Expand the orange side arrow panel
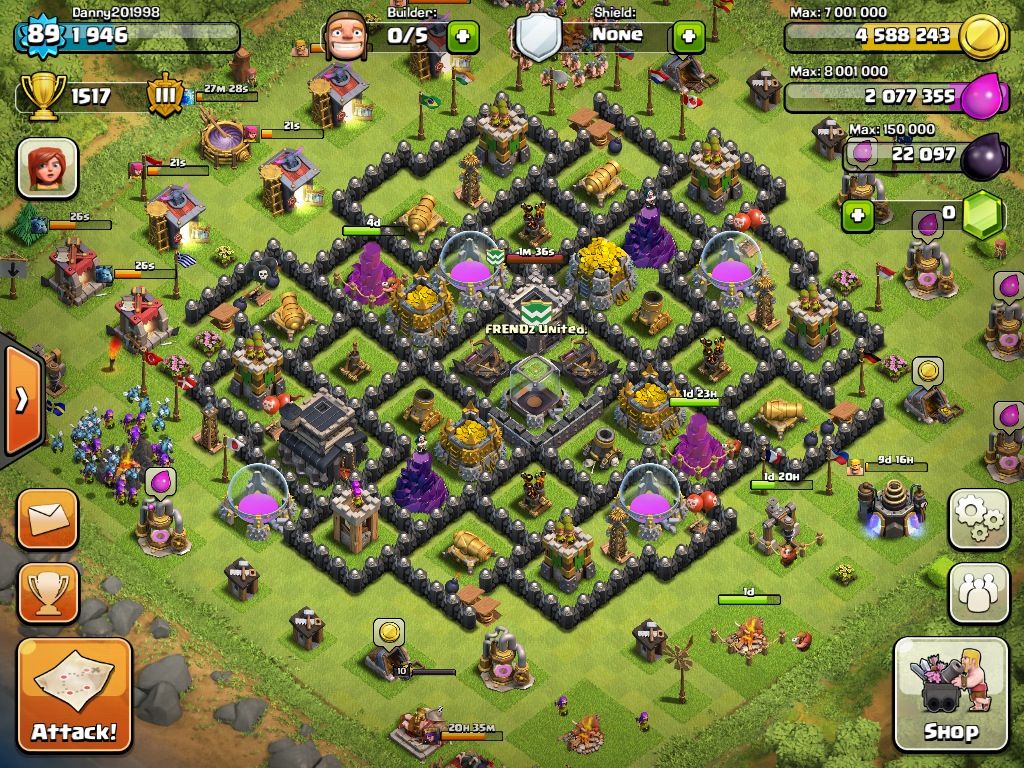 (x=20, y=399)
